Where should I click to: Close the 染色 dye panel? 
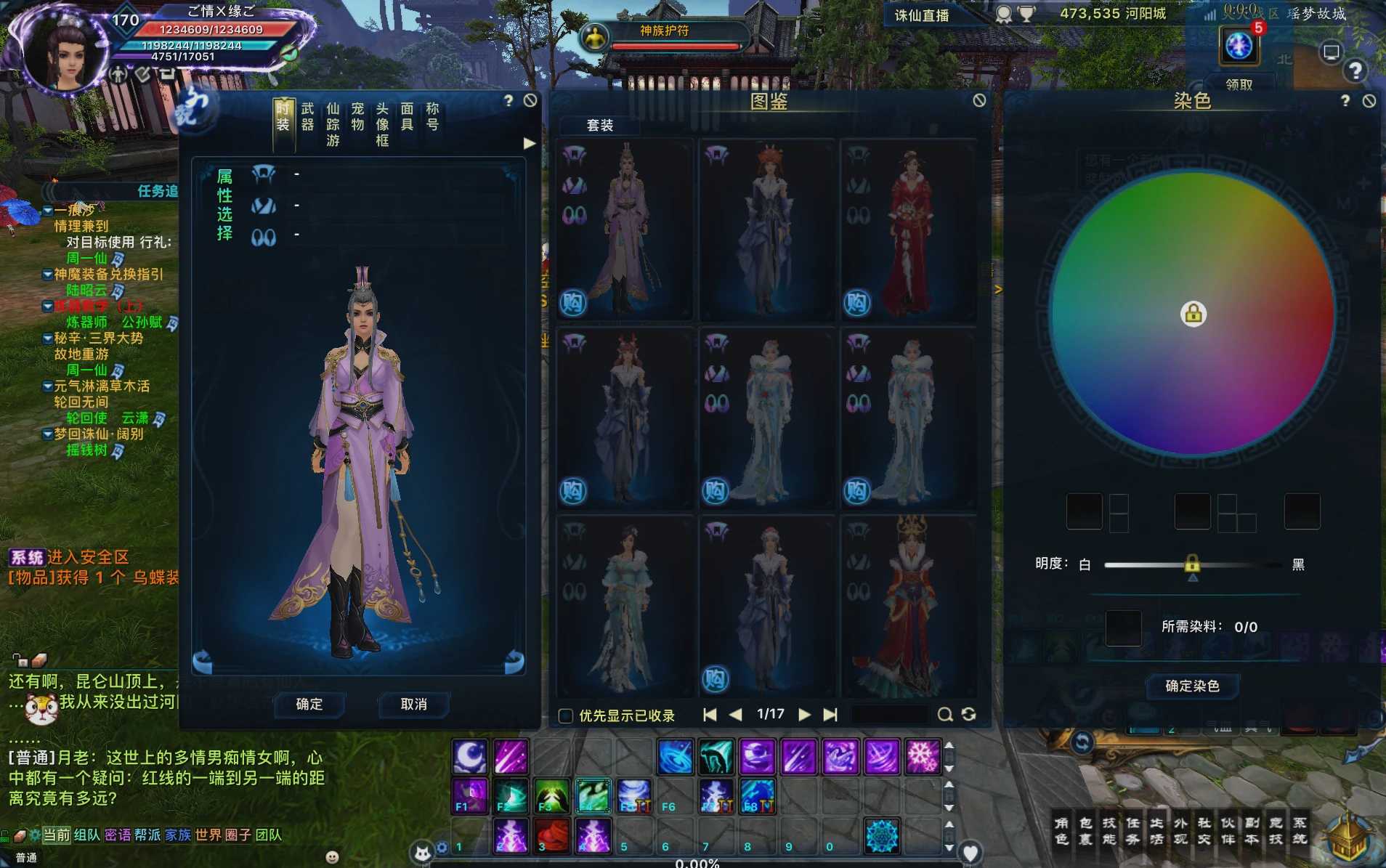click(x=1369, y=101)
